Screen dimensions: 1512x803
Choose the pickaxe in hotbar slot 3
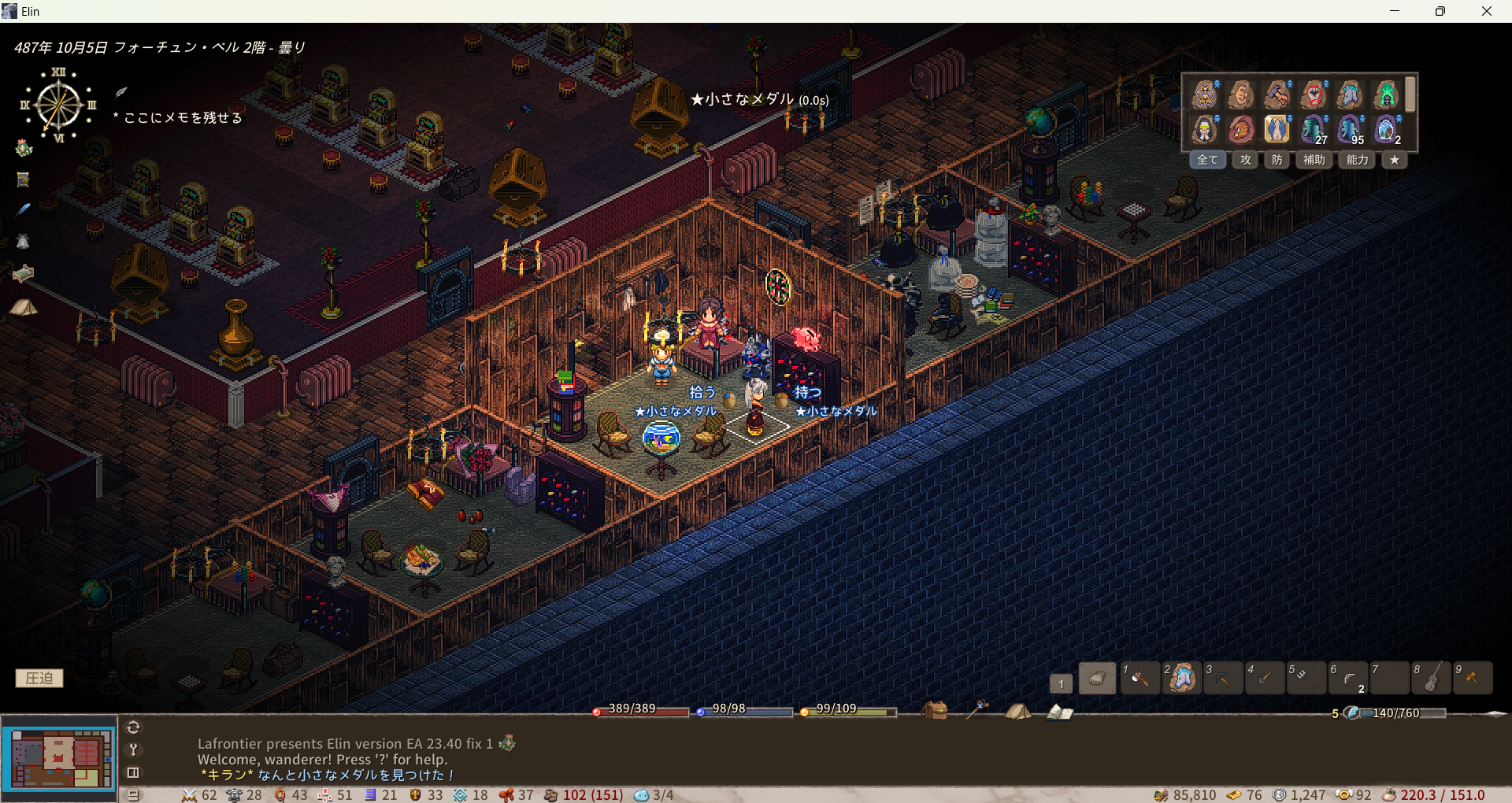(1222, 678)
